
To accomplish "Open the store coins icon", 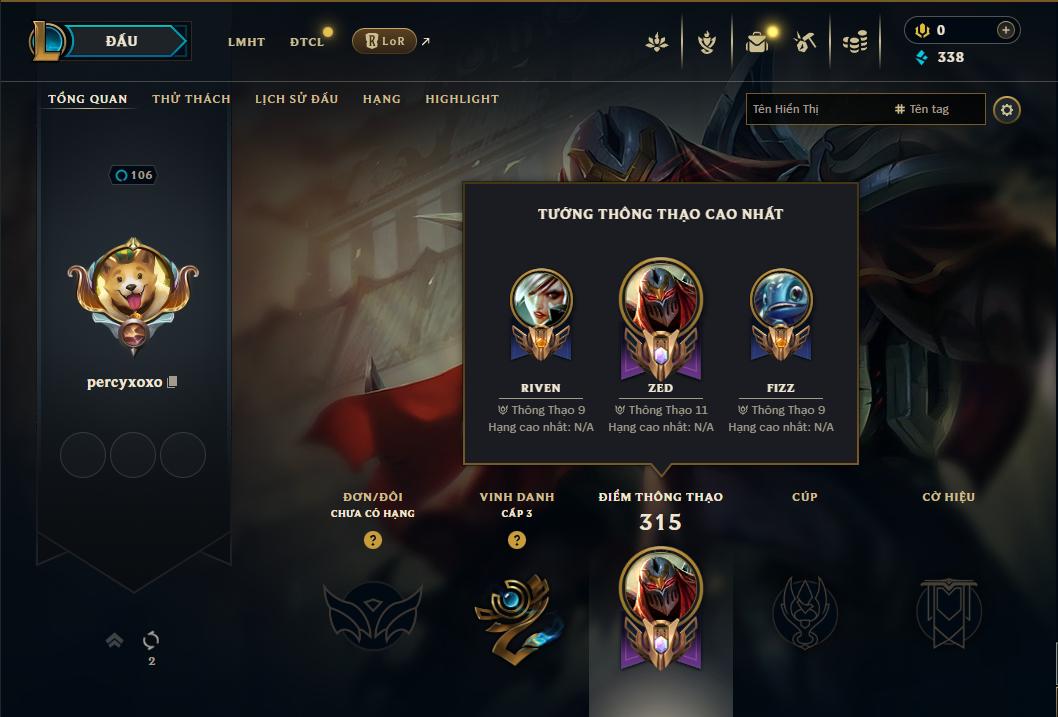I will (x=854, y=42).
